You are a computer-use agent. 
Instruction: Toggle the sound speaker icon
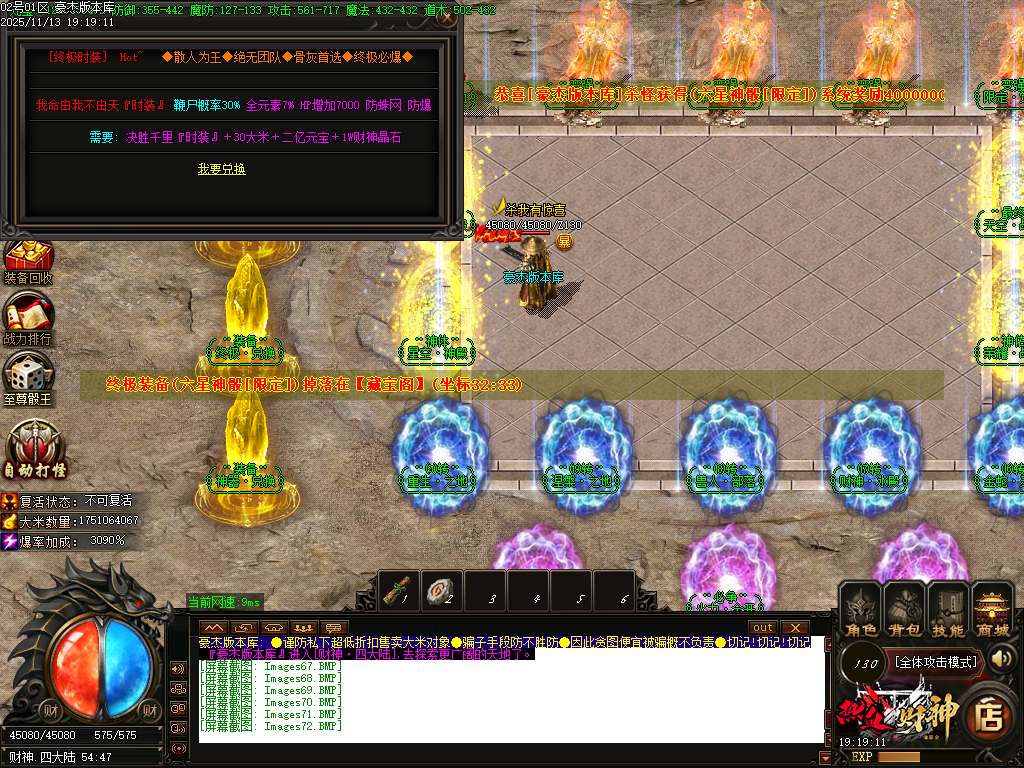[x=1001, y=658]
